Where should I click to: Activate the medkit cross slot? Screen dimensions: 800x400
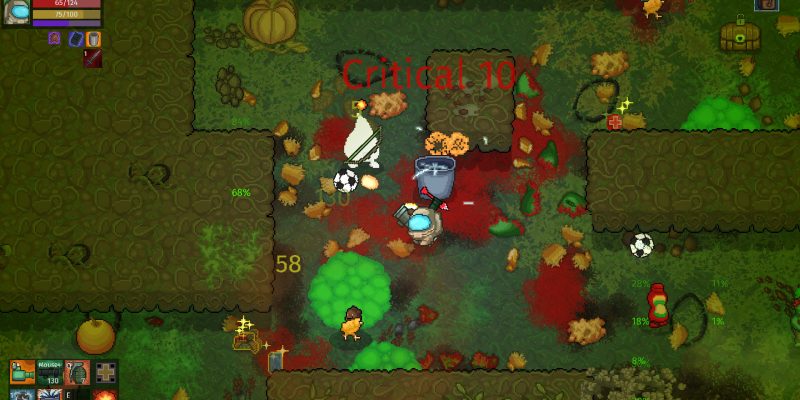[106, 373]
